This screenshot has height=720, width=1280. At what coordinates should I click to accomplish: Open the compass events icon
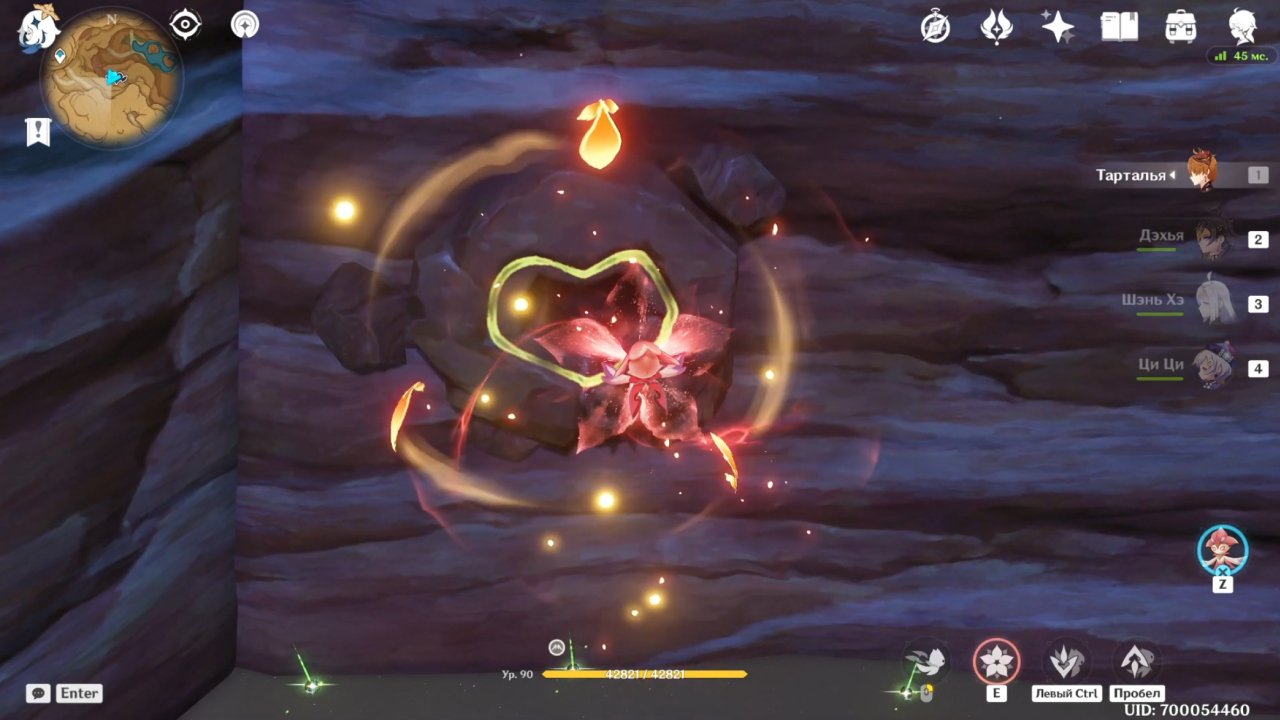point(935,27)
